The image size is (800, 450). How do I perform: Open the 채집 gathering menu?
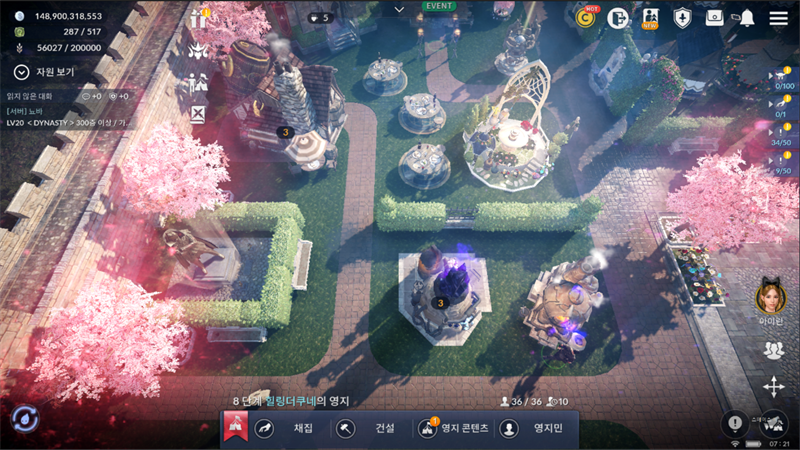point(287,428)
